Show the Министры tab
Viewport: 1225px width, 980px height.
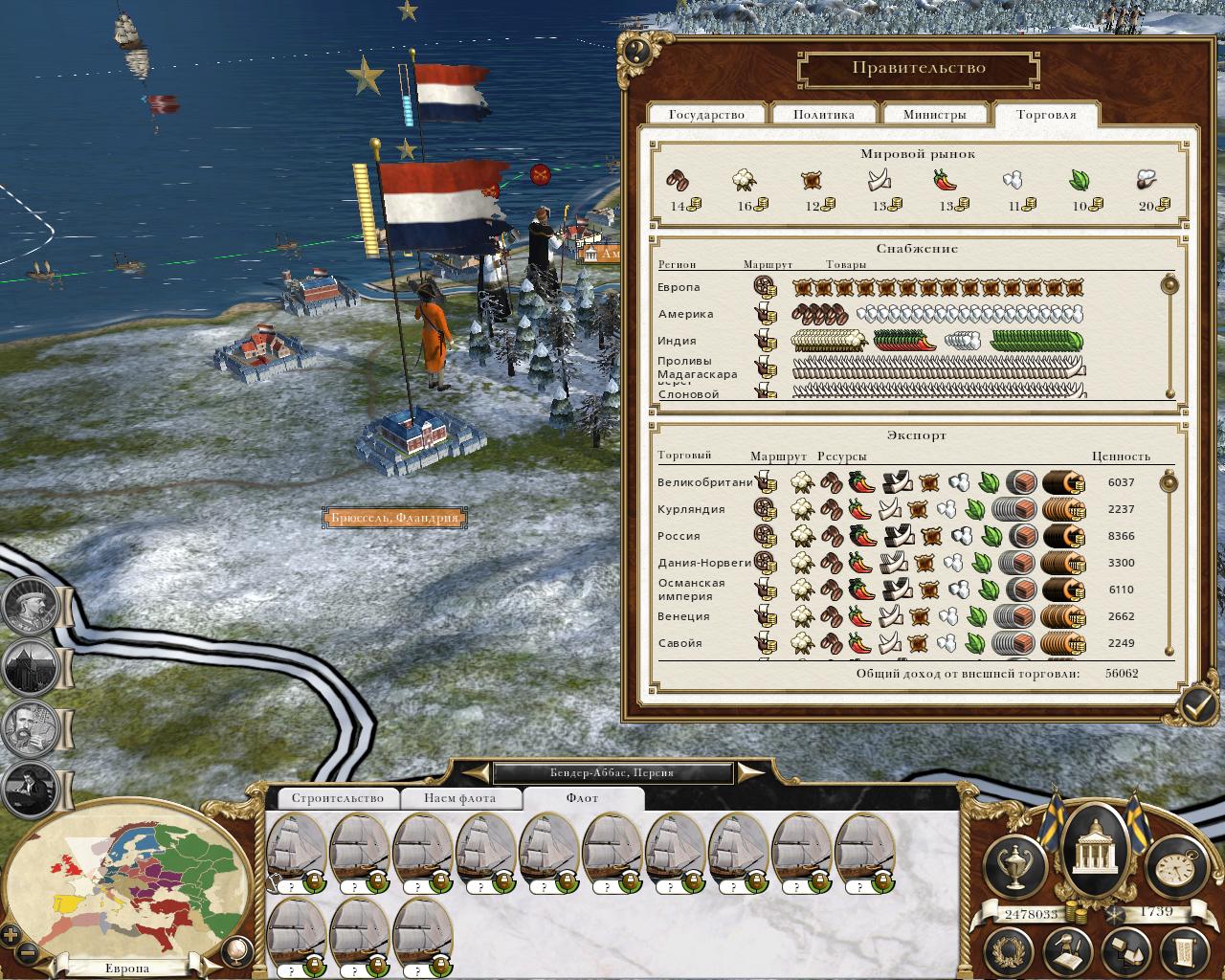935,114
